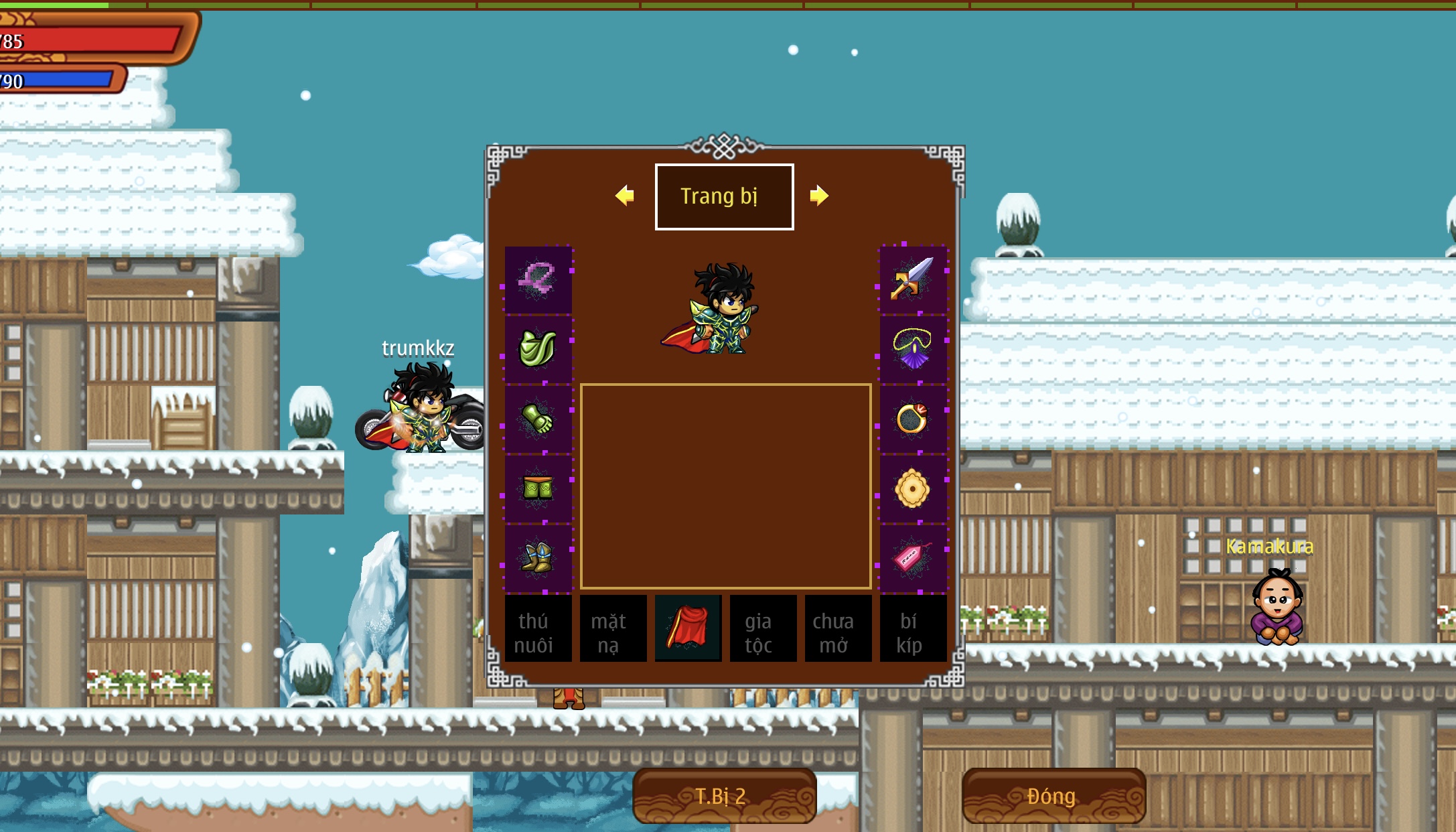
Task: Close the panel with Đóng
Action: (1053, 796)
